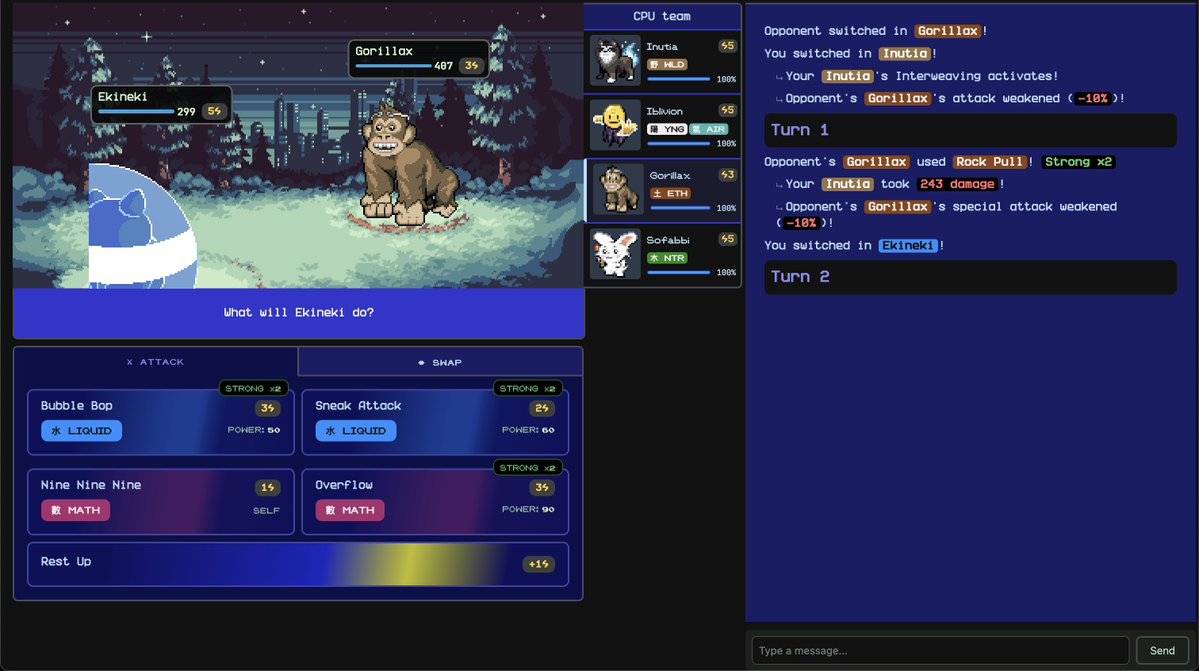Select Iblivion in the CPU team list
This screenshot has width=1199, height=671.
pyautogui.click(x=662, y=126)
